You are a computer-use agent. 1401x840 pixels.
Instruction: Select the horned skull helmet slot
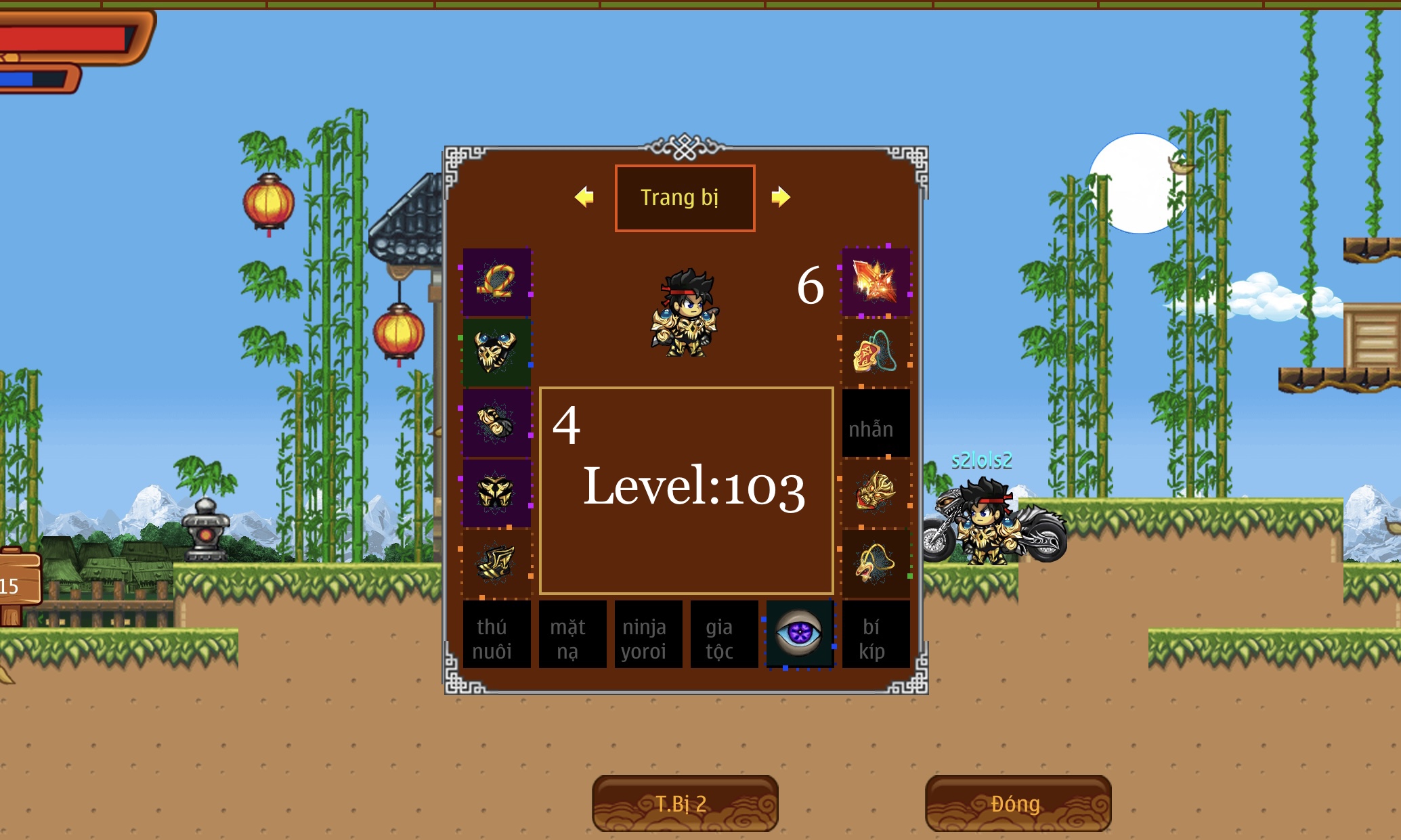pos(496,352)
